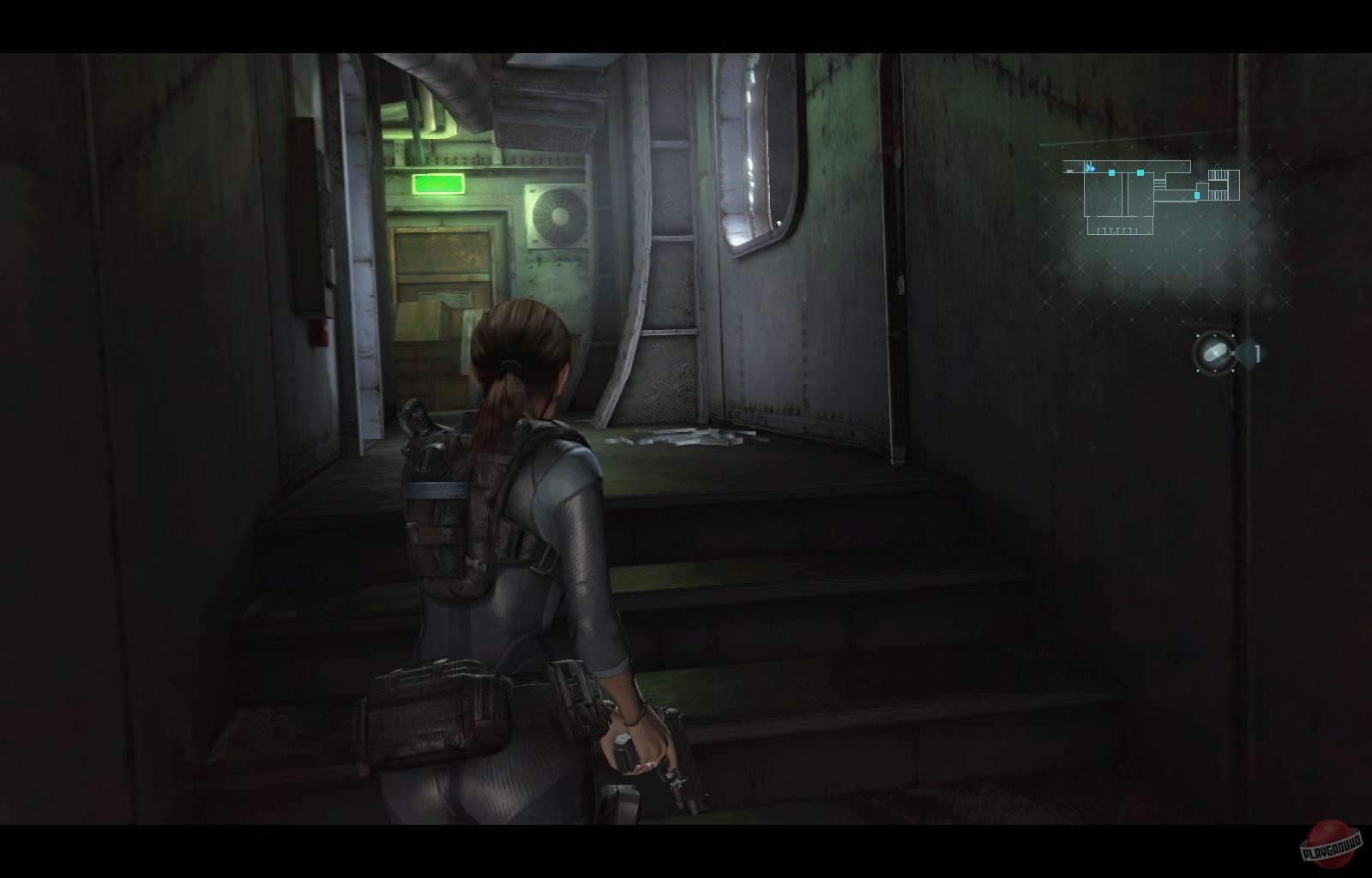Click the item count diamond showing 1
This screenshot has width=1372, height=878.
tap(1255, 352)
